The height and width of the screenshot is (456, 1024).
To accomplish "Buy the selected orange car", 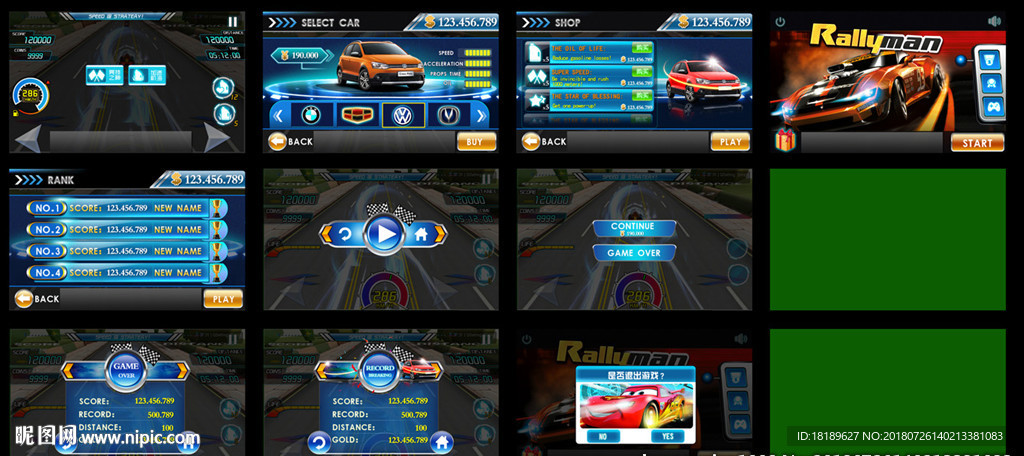I will tap(475, 142).
